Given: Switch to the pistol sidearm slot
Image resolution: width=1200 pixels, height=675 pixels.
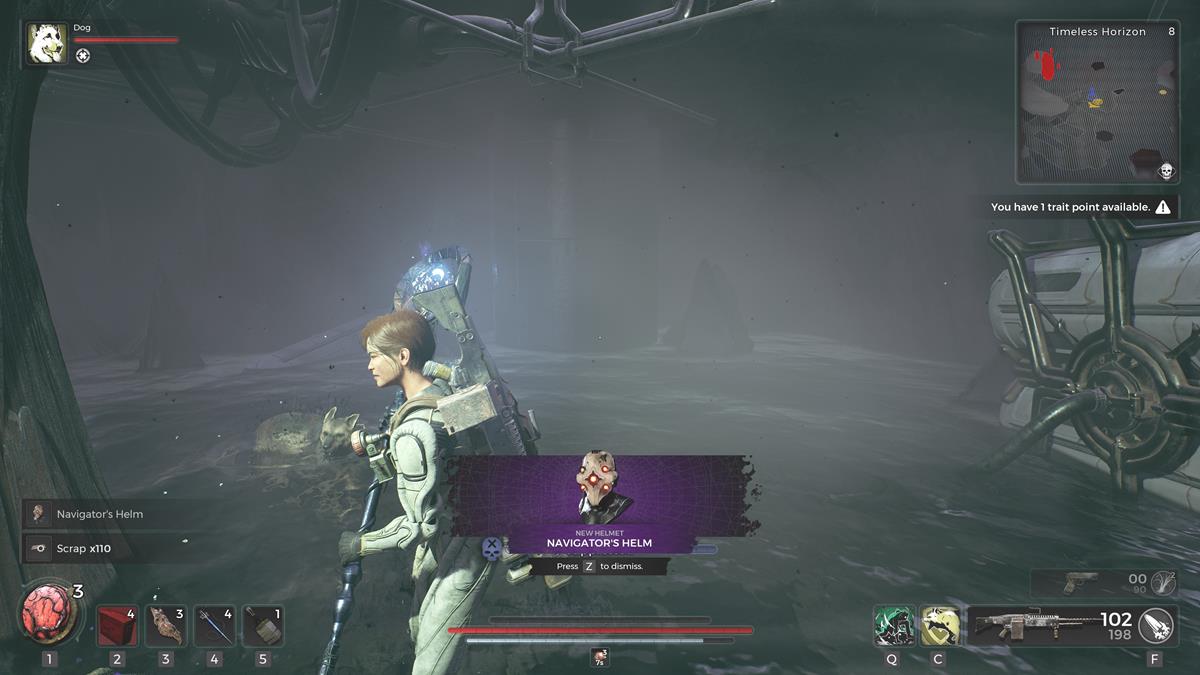Looking at the screenshot, I should click(x=1080, y=583).
